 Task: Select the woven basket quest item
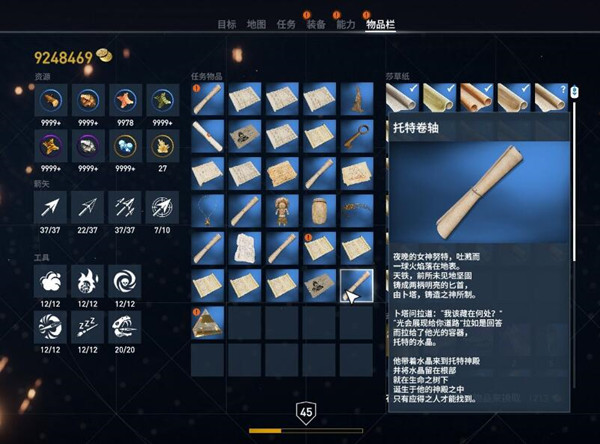320,211
